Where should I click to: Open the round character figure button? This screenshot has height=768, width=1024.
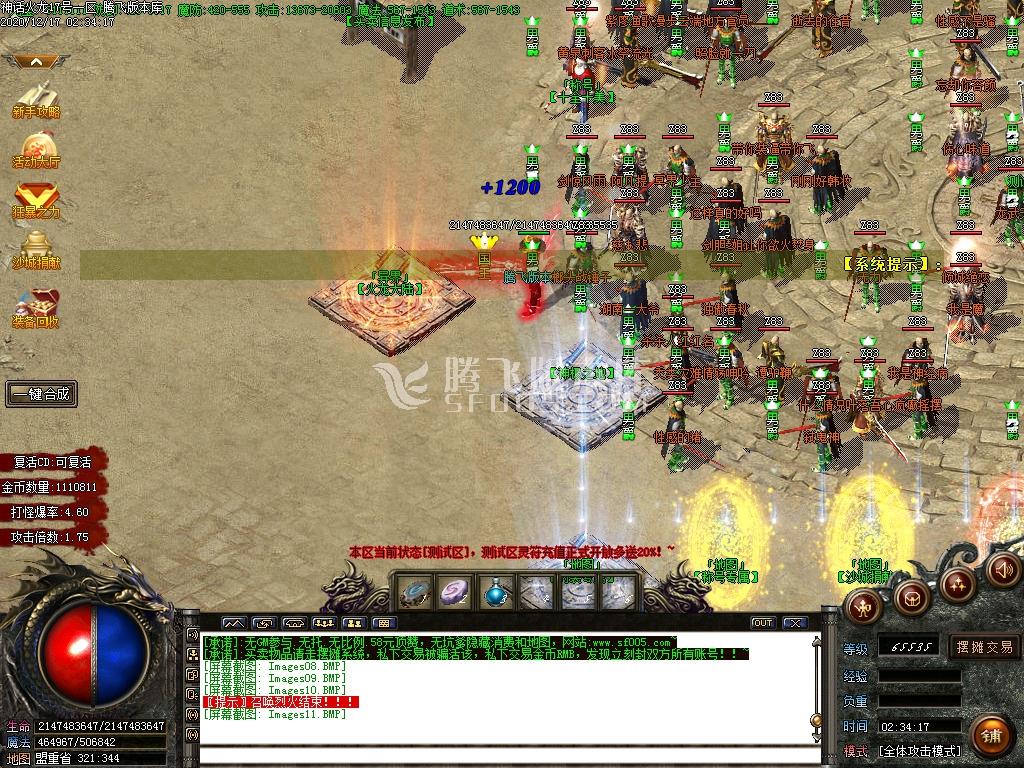[x=862, y=605]
